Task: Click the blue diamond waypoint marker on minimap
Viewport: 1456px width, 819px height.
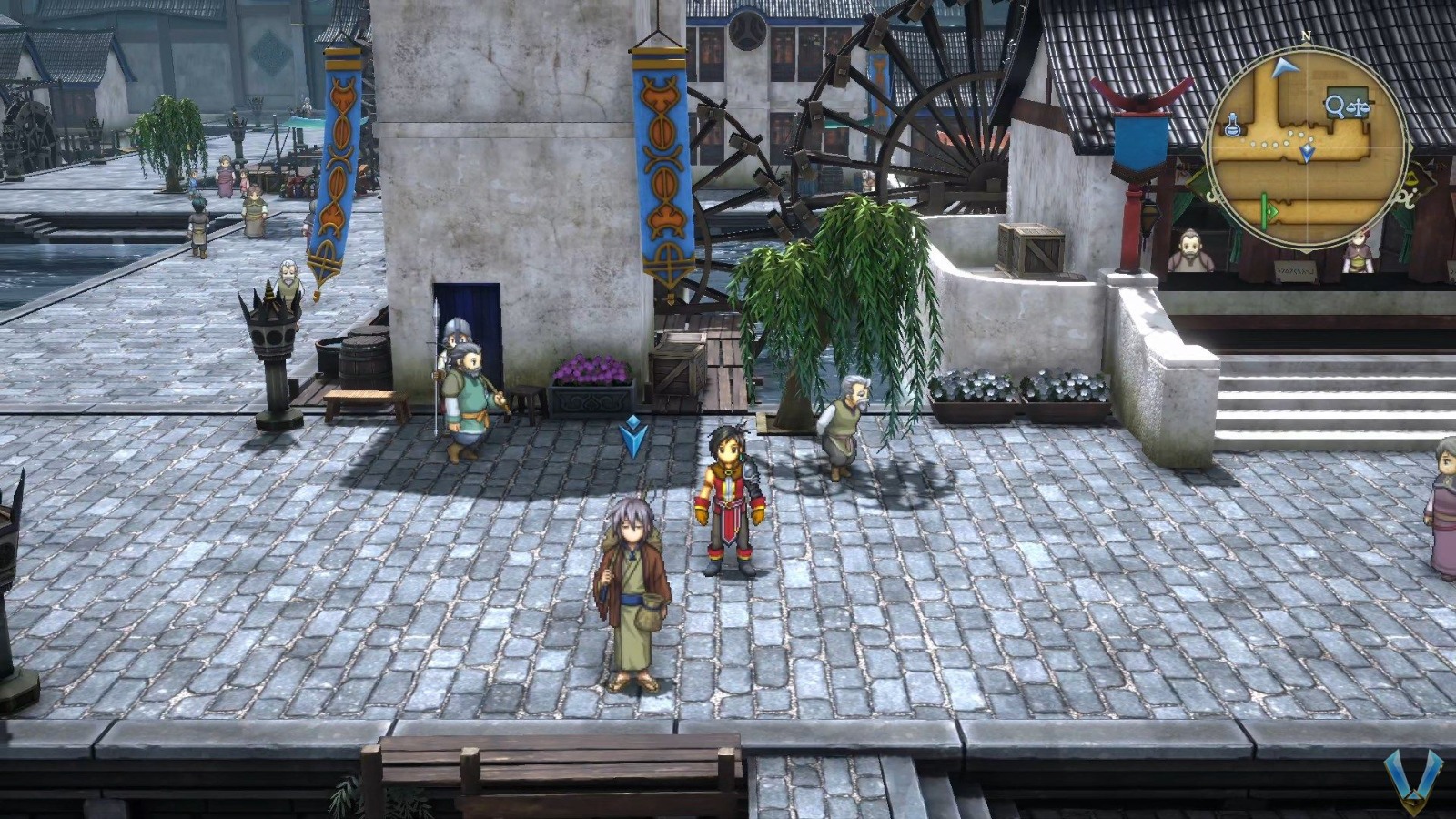Action: pos(1308,149)
